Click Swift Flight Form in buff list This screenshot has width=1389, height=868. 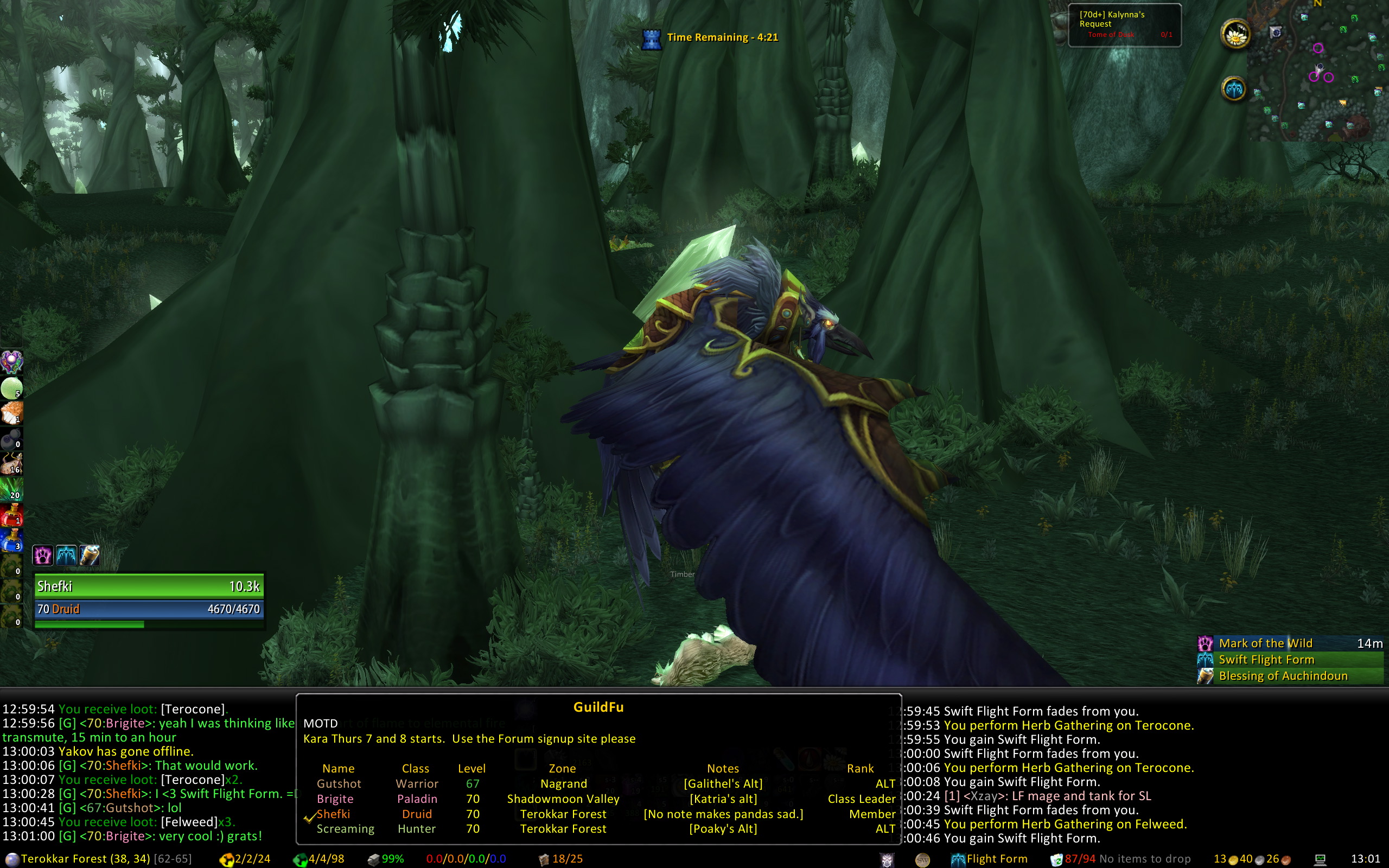click(1266, 660)
